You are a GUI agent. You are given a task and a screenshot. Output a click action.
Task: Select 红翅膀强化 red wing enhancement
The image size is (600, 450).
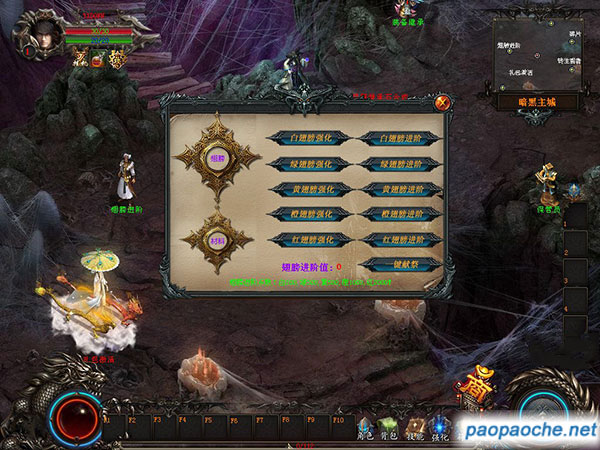coord(310,239)
